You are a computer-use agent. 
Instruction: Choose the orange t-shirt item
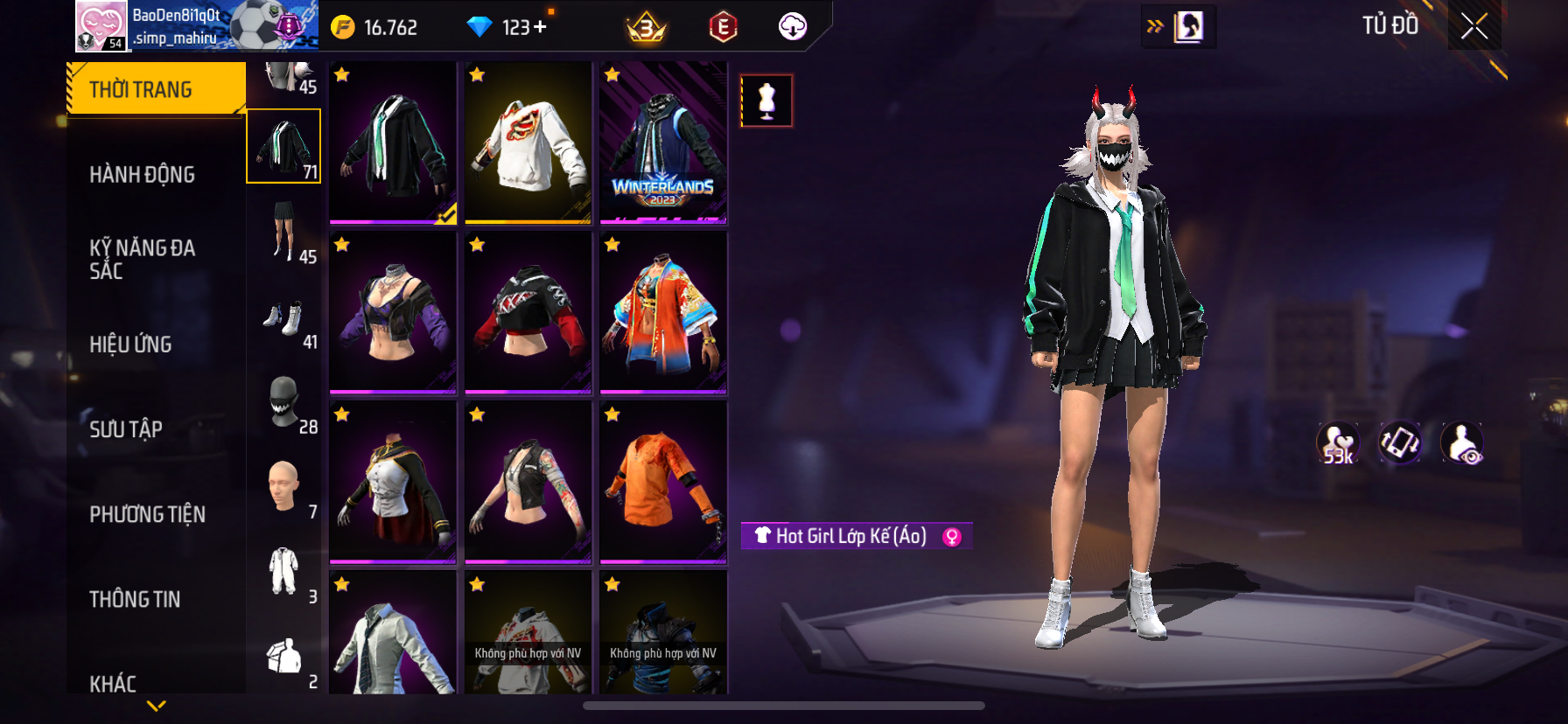click(663, 482)
